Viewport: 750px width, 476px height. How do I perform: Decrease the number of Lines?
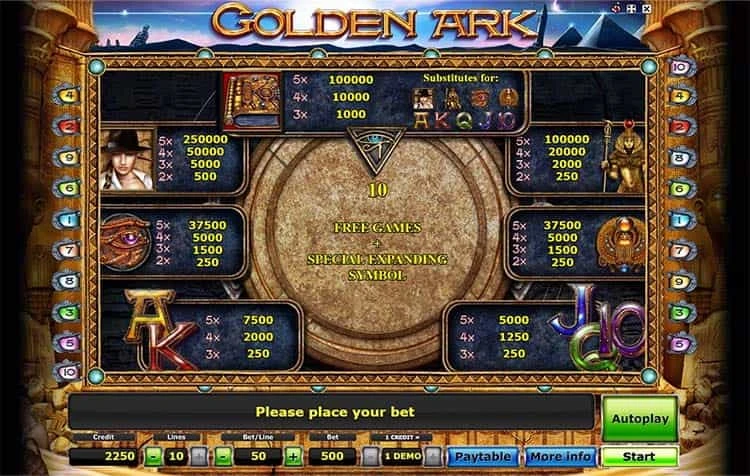point(153,457)
